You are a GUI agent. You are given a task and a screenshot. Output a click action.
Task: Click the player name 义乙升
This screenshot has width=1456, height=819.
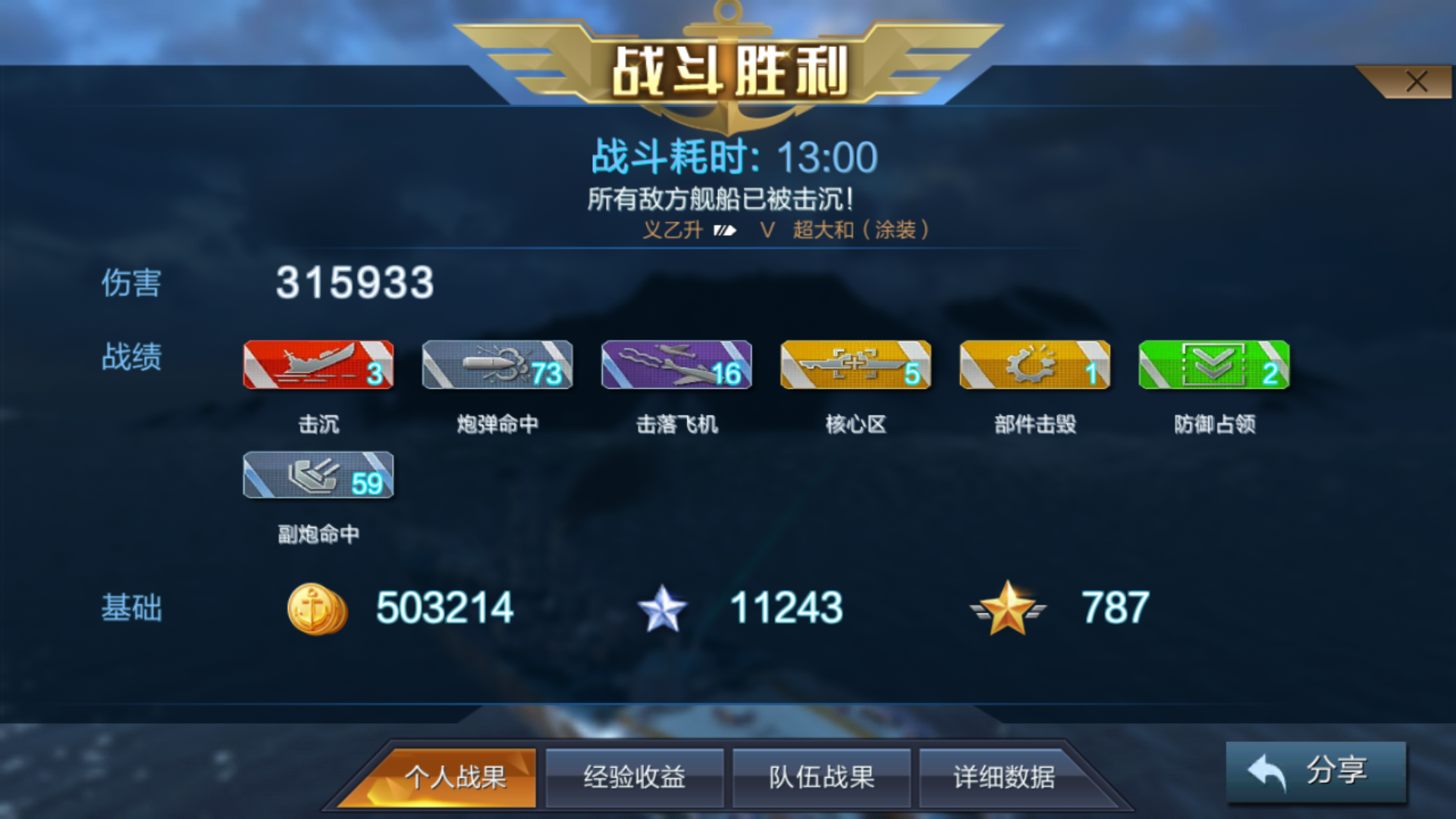click(x=675, y=231)
